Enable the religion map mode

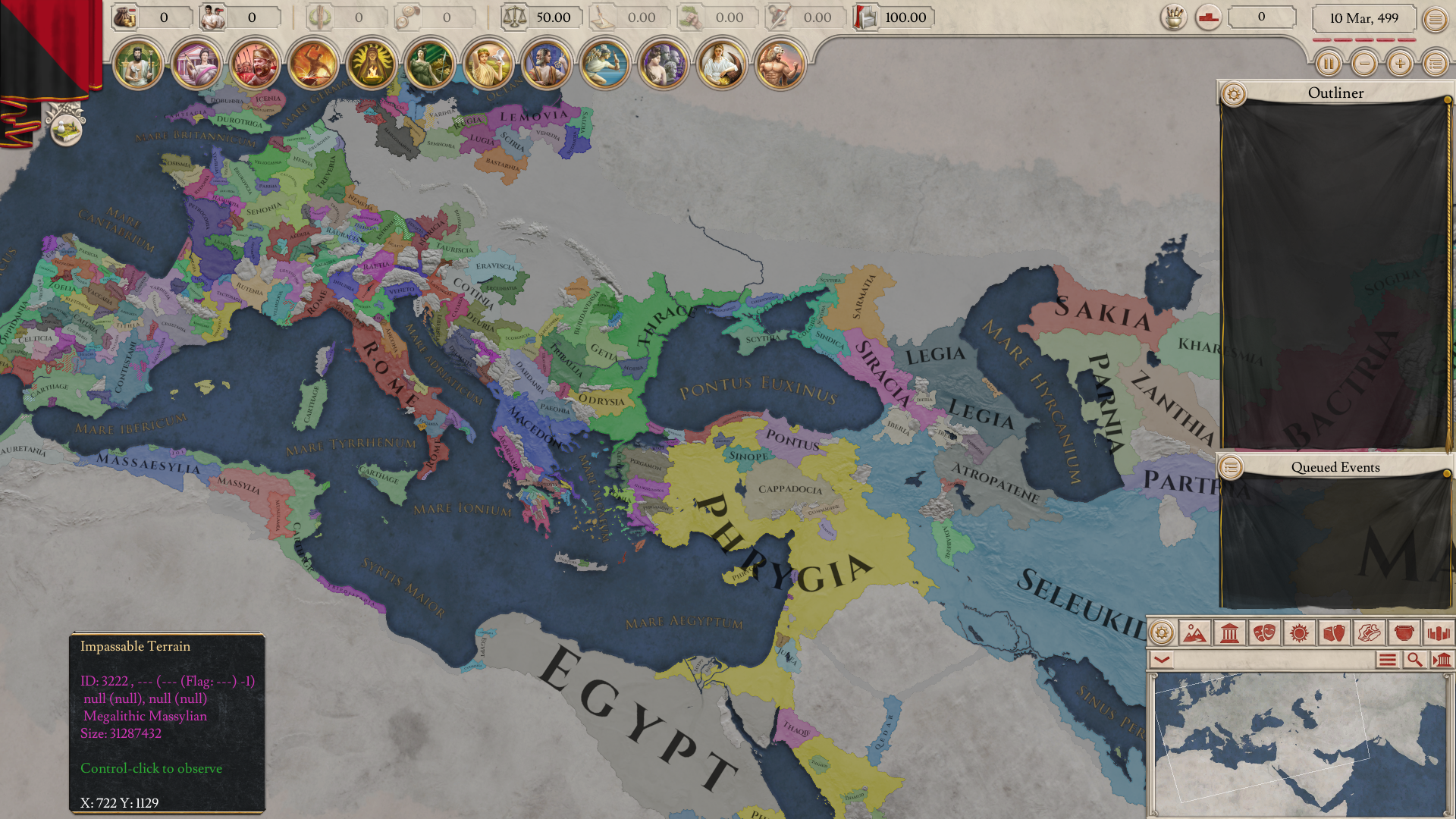click(1299, 632)
